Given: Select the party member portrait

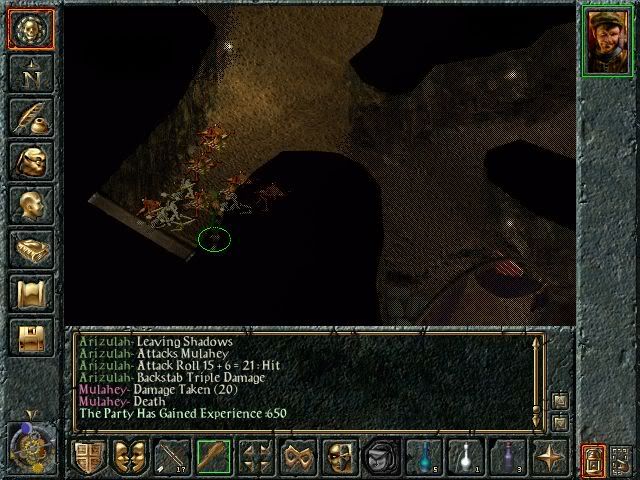Looking at the screenshot, I should tap(607, 40).
